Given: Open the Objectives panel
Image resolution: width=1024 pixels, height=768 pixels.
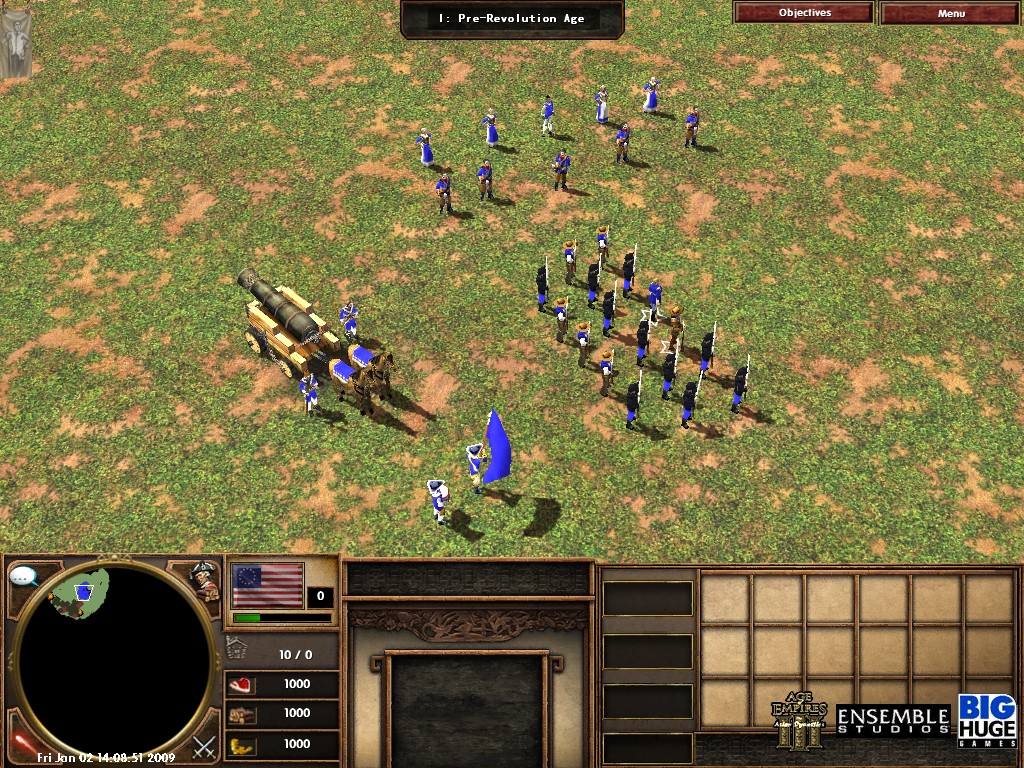Looking at the screenshot, I should (804, 13).
